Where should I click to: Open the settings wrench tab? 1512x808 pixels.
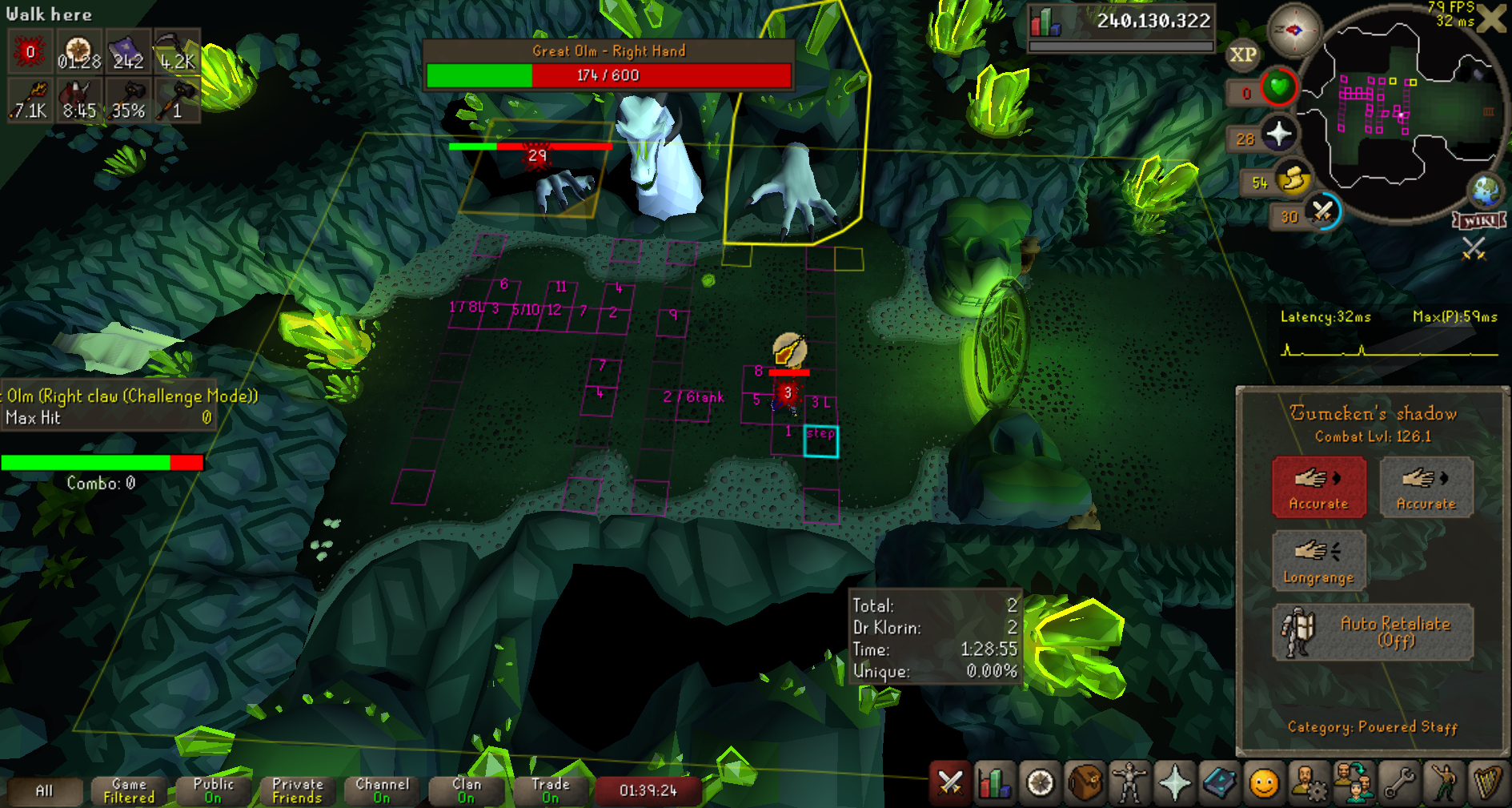click(1399, 782)
